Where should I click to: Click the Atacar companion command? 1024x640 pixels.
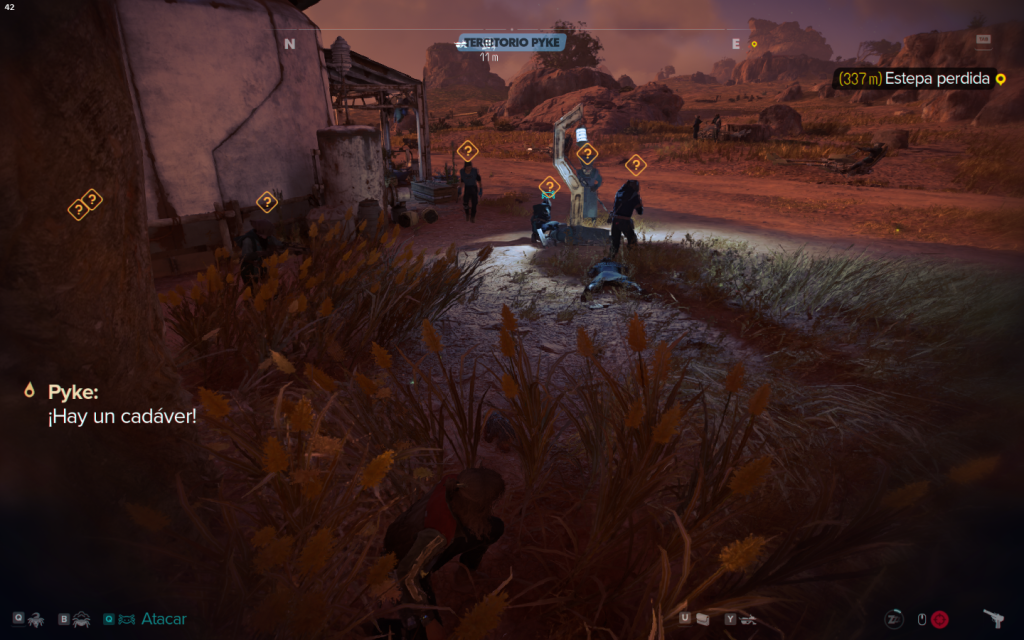coord(163,619)
